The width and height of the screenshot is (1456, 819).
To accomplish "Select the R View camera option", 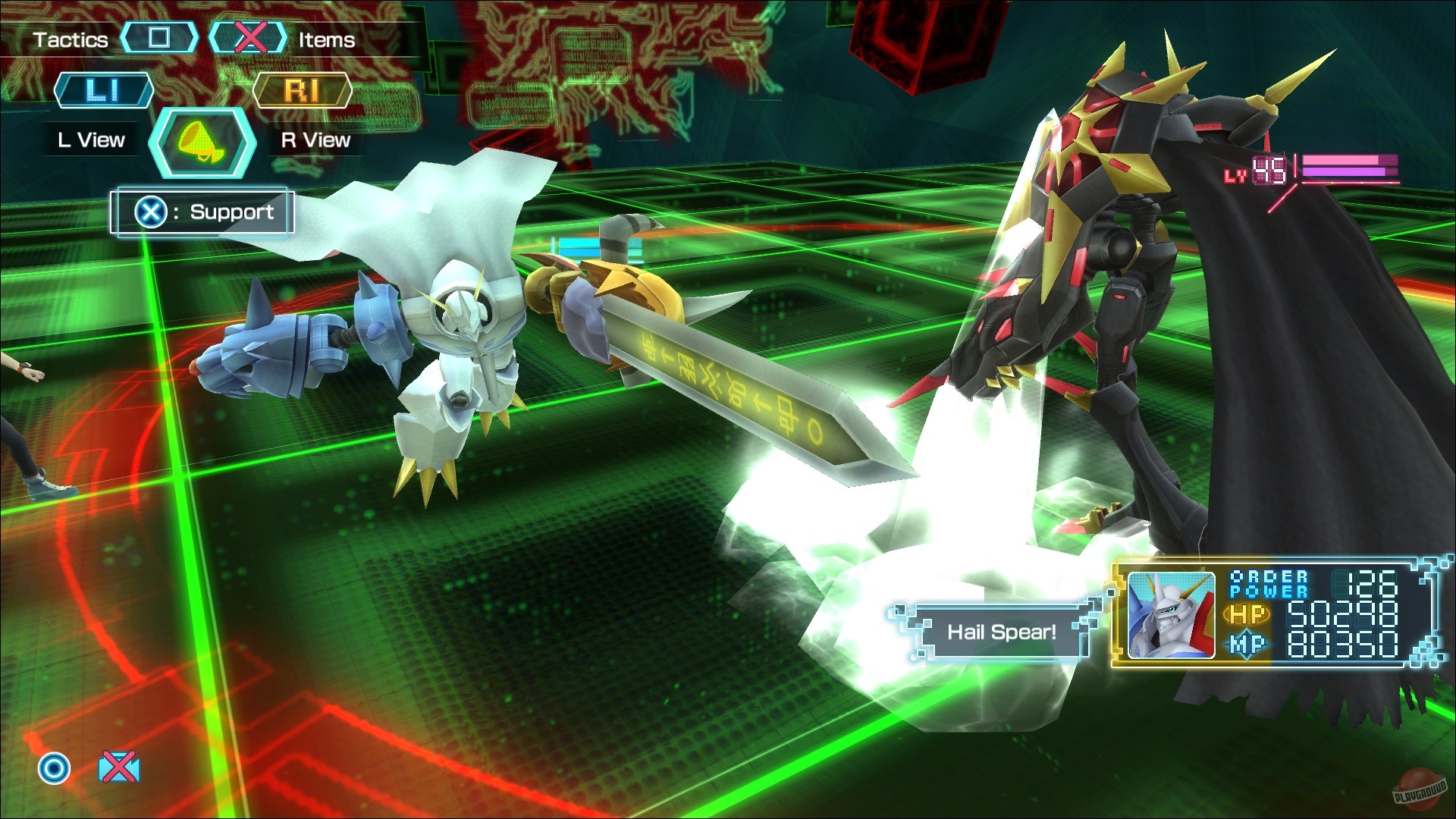I will pyautogui.click(x=312, y=139).
